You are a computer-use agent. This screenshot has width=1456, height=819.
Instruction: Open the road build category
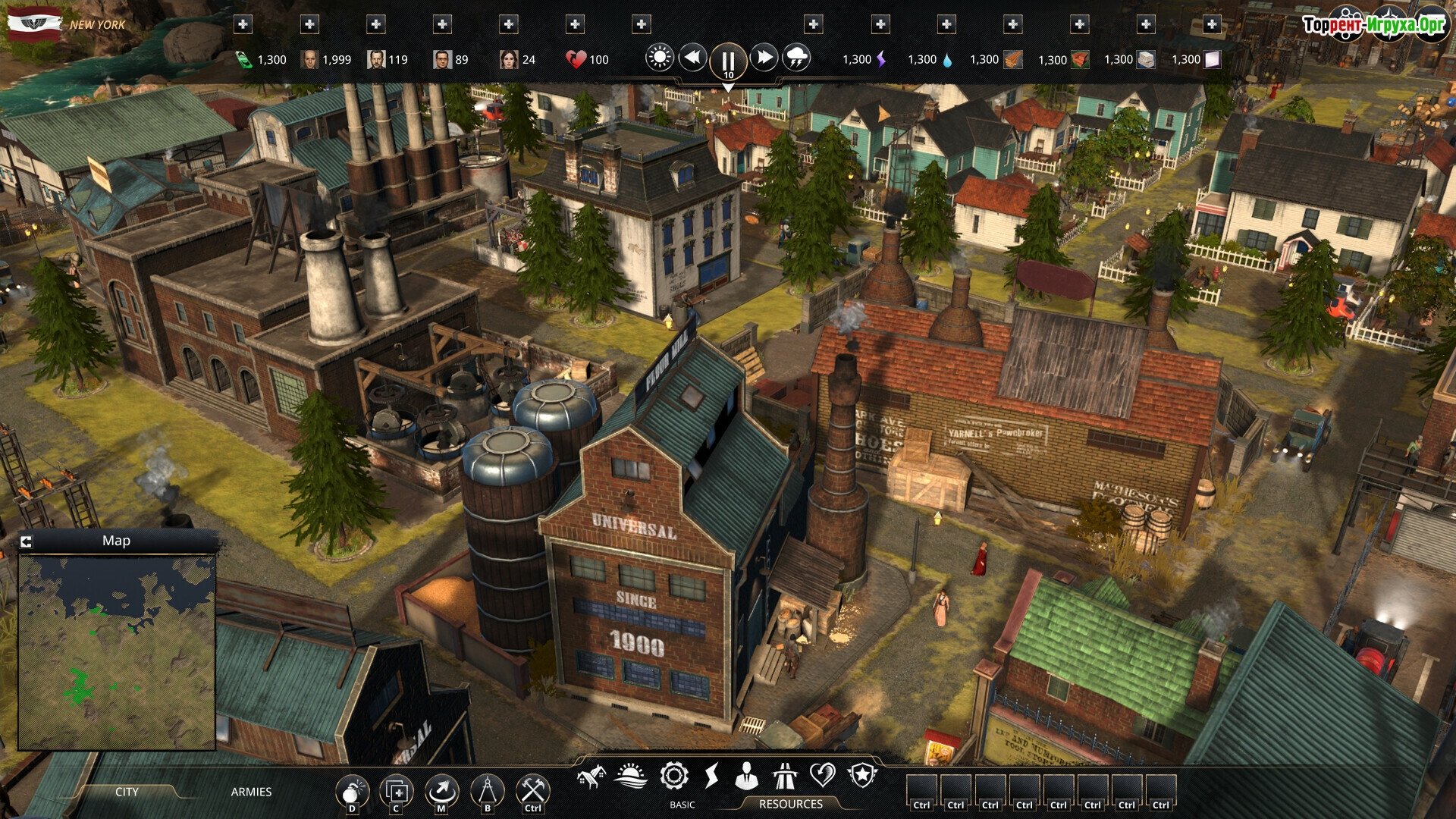(784, 776)
